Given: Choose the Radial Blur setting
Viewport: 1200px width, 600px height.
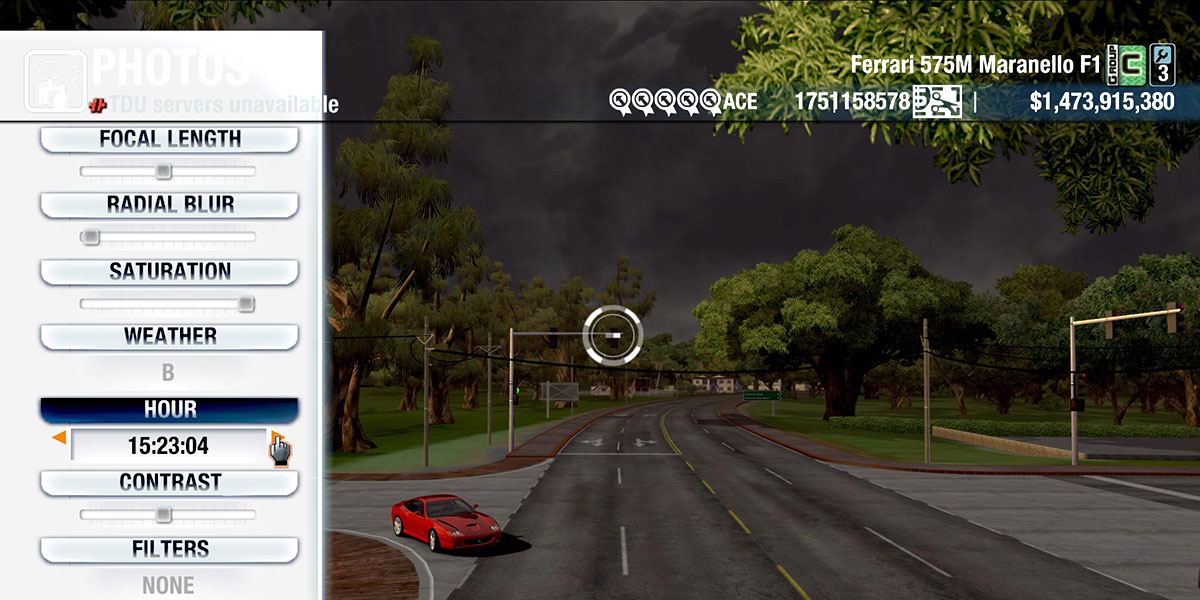Looking at the screenshot, I should pos(169,205).
